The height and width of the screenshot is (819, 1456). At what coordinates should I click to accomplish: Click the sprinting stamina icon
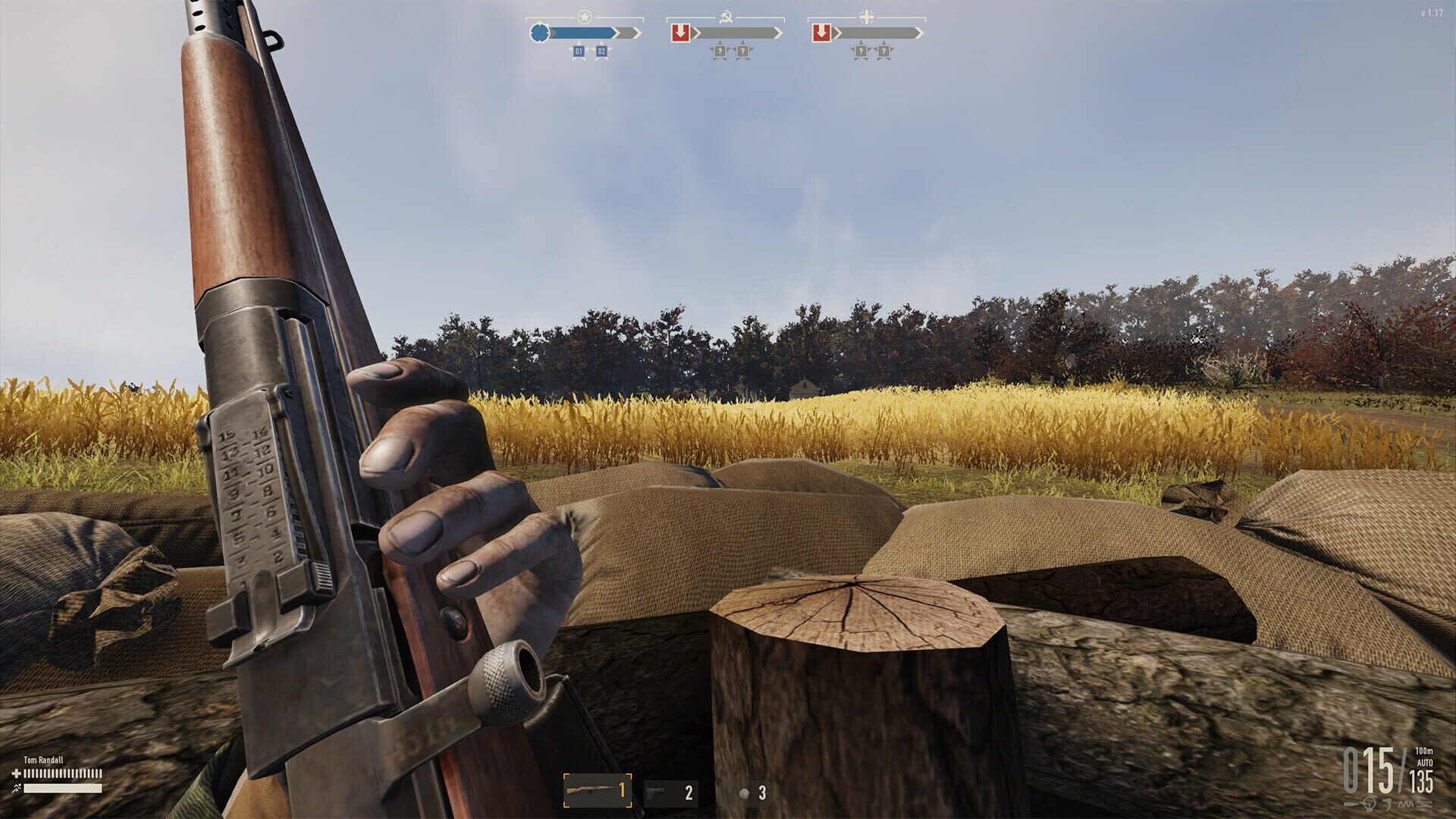[x=17, y=787]
